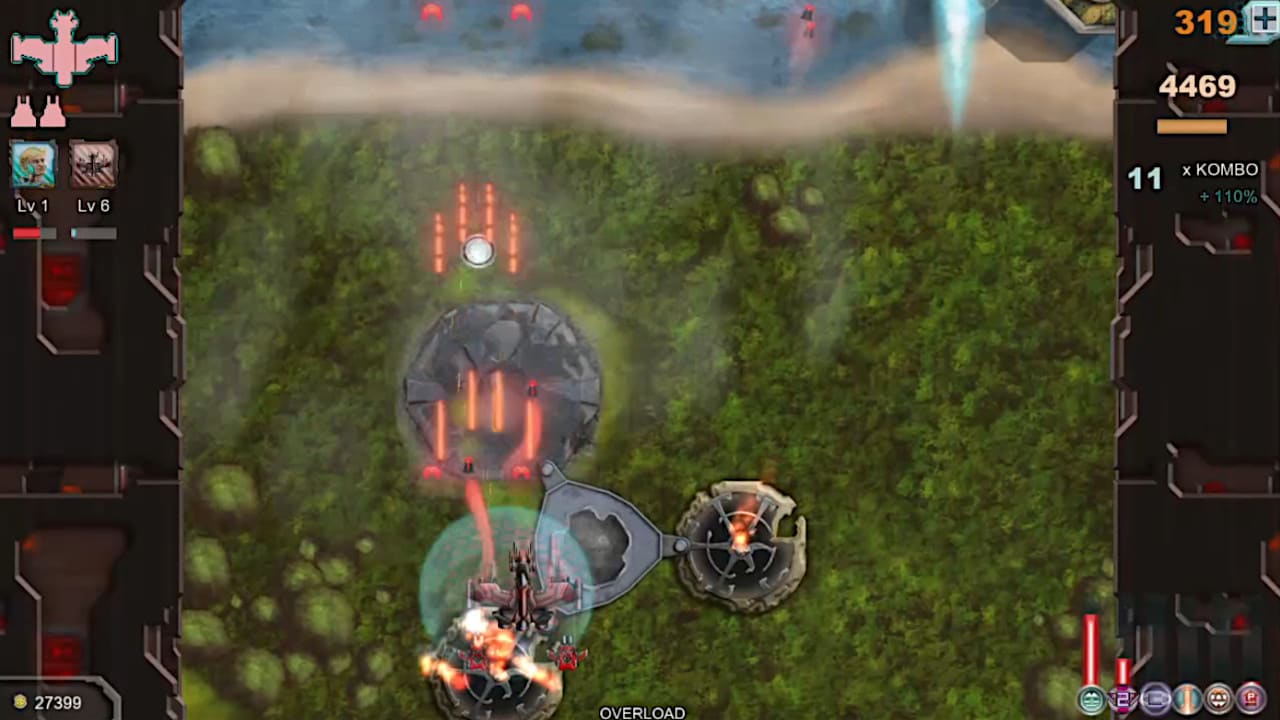Select the orange mech-face ability orb
The image size is (1280, 720).
click(x=1218, y=700)
